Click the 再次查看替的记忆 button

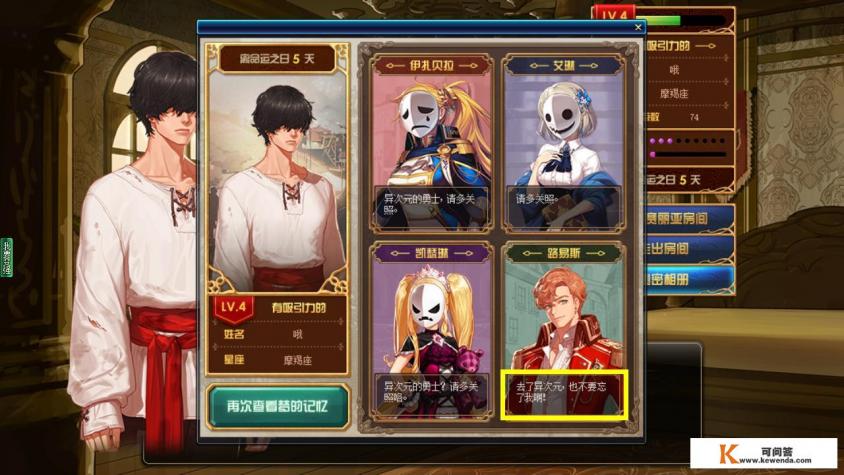[x=279, y=408]
